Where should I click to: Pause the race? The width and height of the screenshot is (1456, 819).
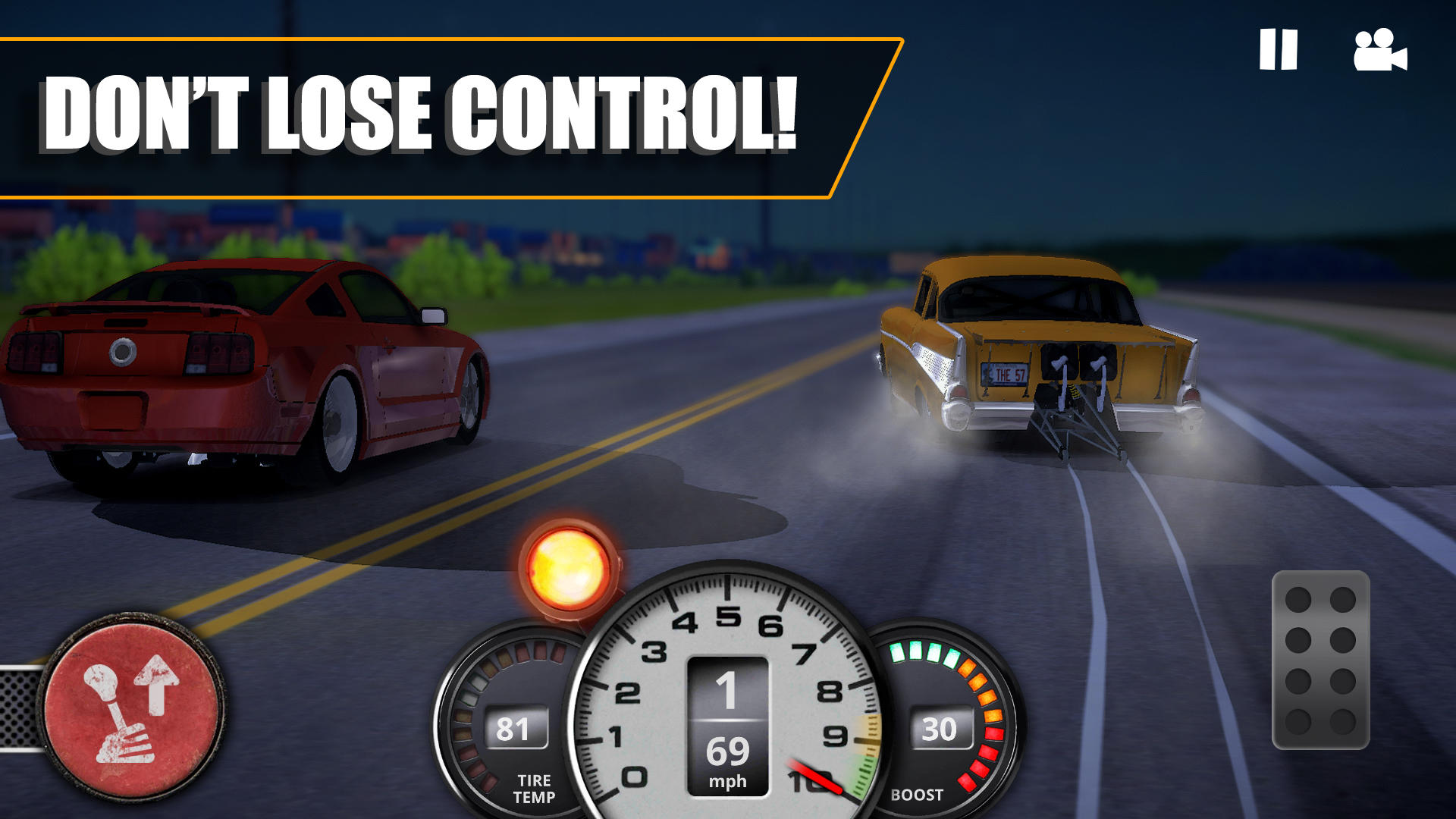[1279, 47]
